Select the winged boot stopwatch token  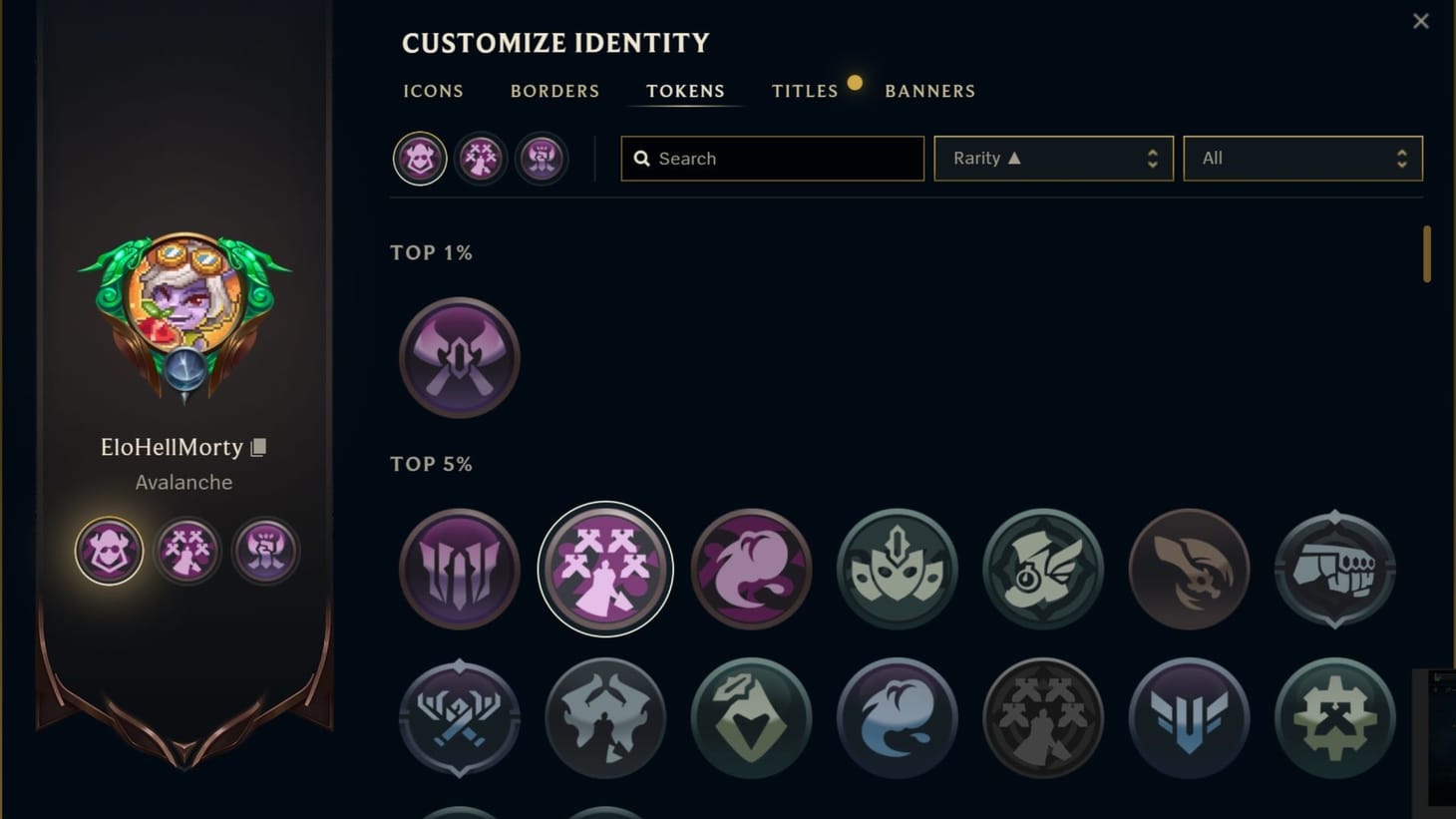tap(1041, 569)
